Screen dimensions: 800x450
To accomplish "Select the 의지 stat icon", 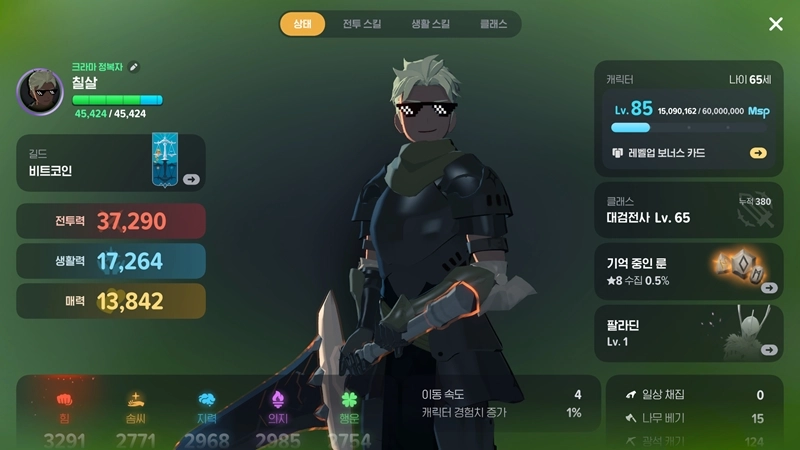I will pyautogui.click(x=277, y=400).
